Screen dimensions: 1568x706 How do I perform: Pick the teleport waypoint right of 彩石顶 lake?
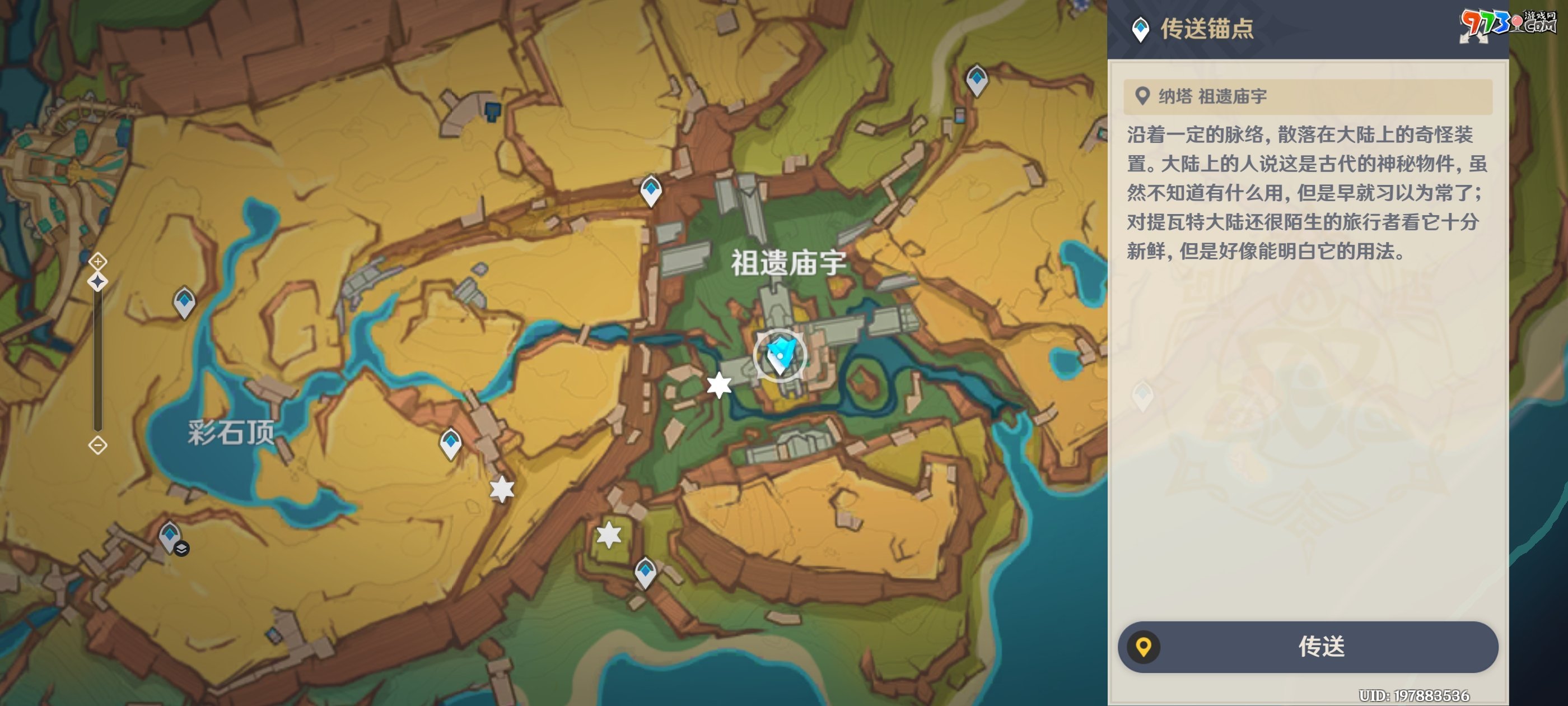tap(450, 443)
